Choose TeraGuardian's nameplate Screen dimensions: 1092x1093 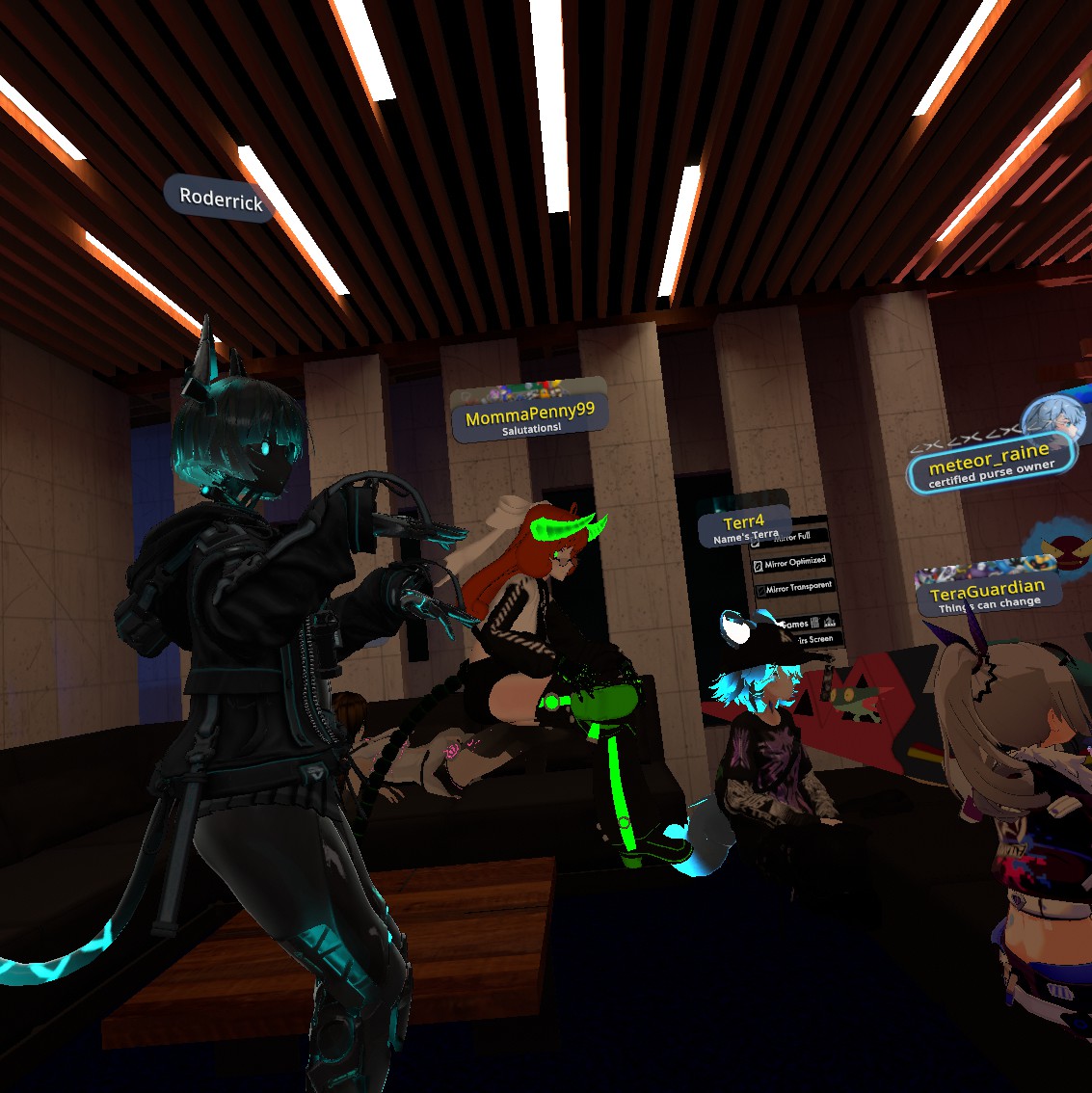987,592
